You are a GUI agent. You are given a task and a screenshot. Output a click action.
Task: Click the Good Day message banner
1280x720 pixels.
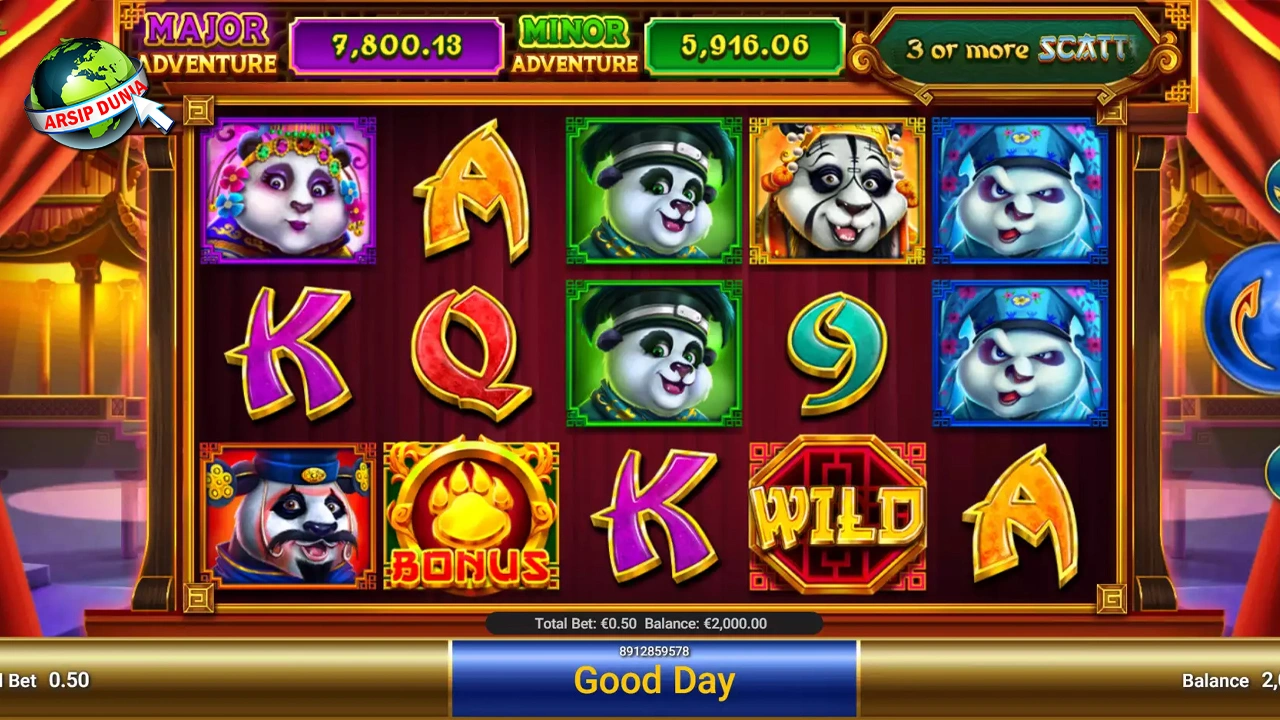click(x=654, y=681)
